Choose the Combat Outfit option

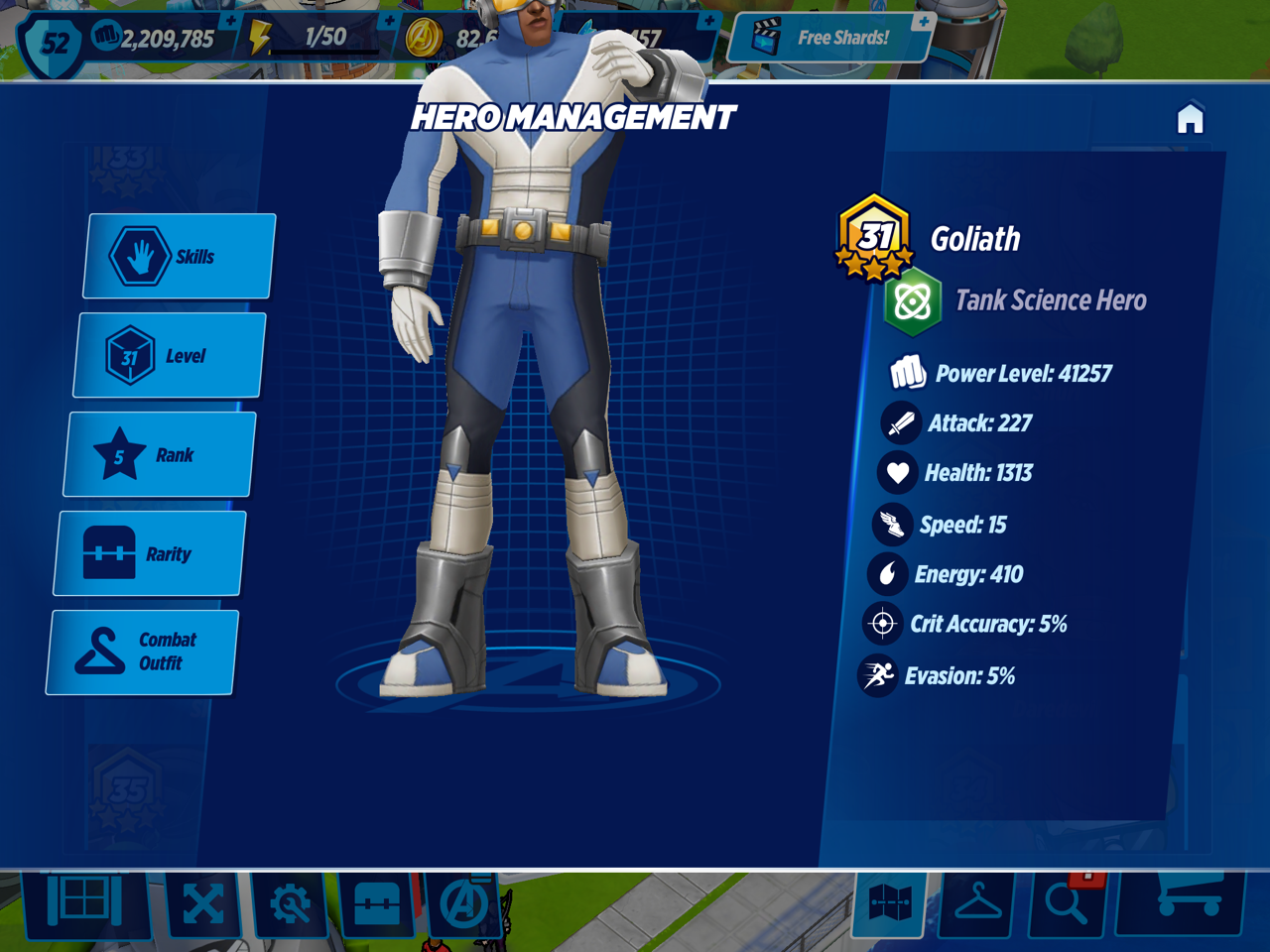tap(142, 652)
